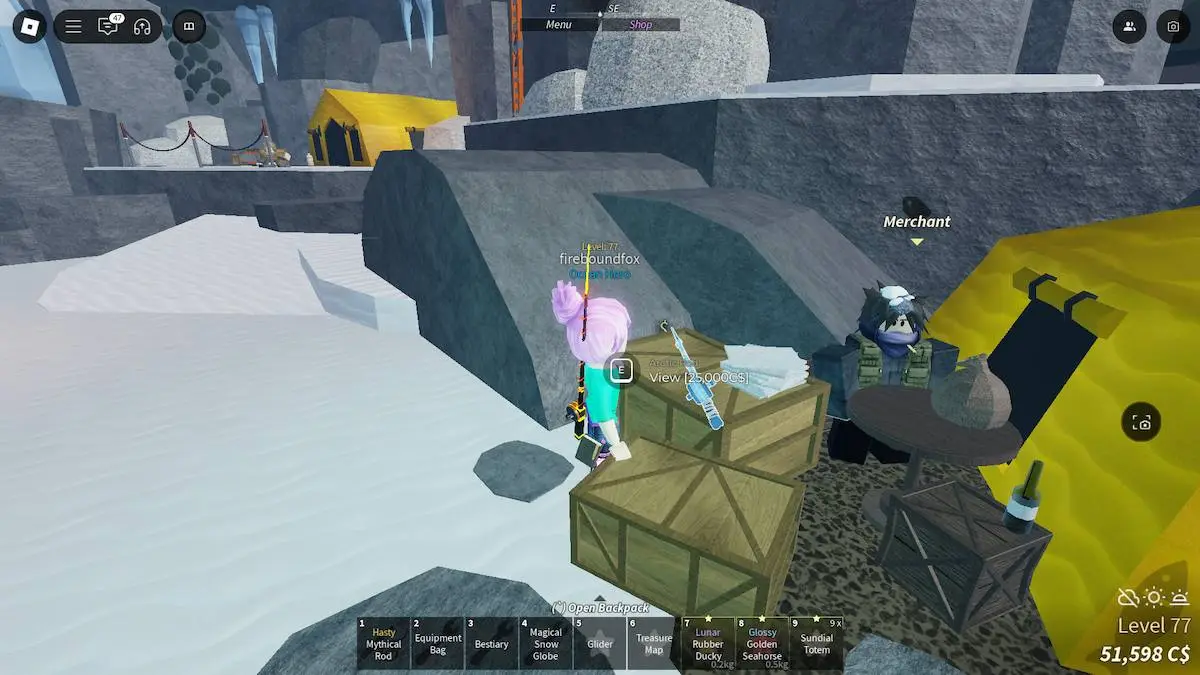Screen dimensions: 1200x675
Task: Click the Open Backpack label
Action: tap(600, 607)
